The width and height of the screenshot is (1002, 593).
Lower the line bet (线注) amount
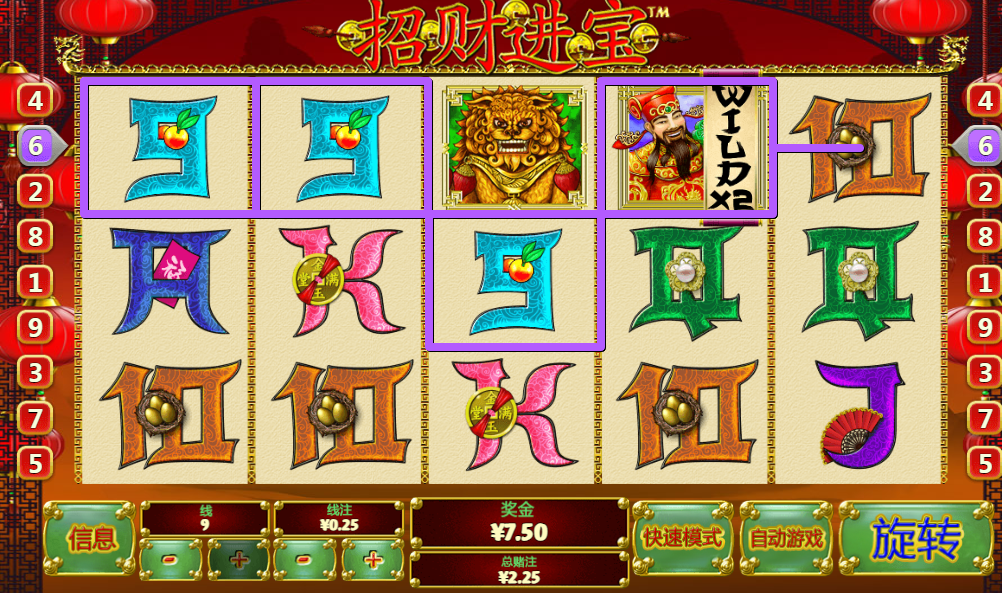pos(304,560)
